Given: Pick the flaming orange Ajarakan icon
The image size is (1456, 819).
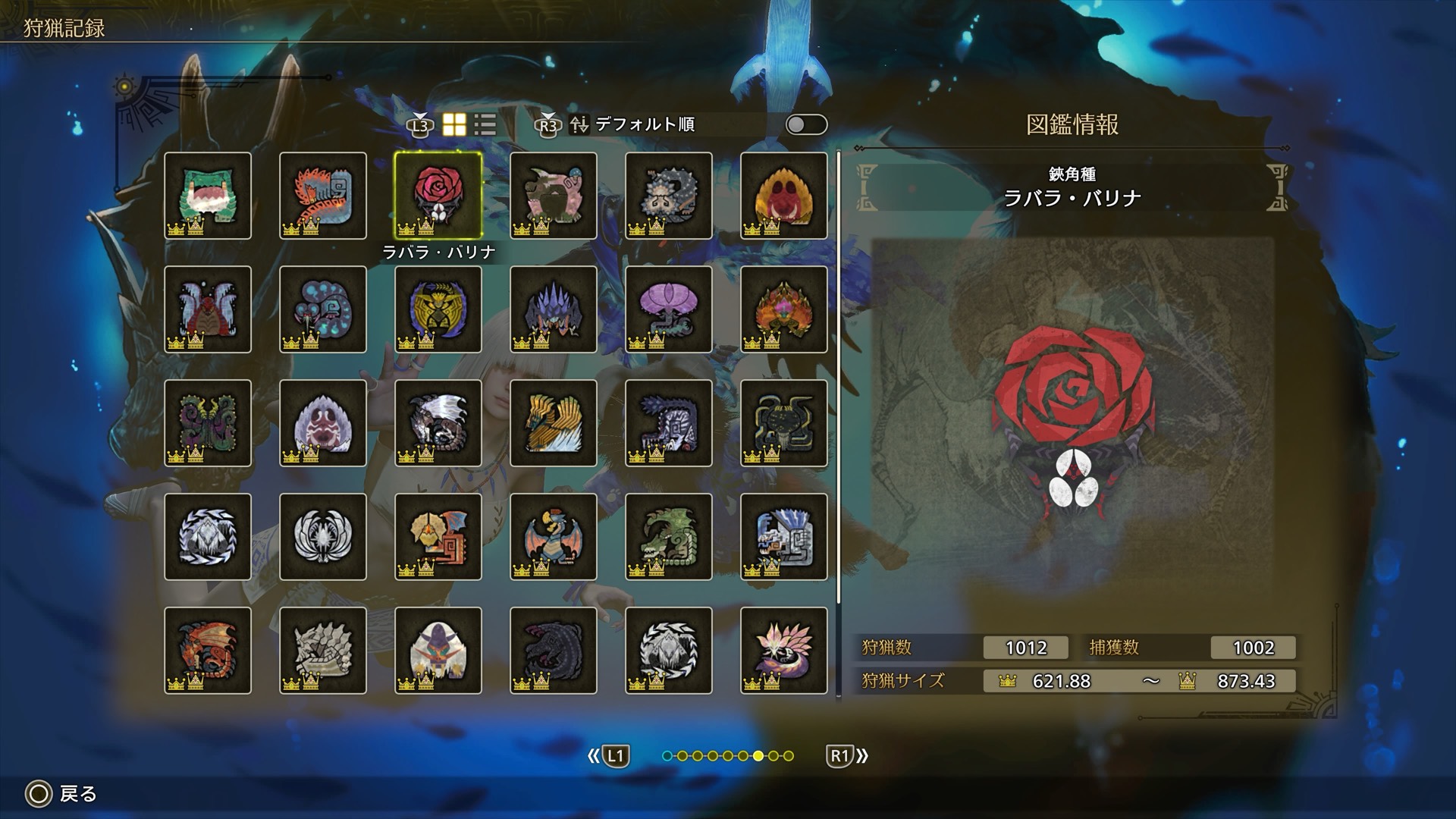Looking at the screenshot, I should pyautogui.click(x=783, y=309).
